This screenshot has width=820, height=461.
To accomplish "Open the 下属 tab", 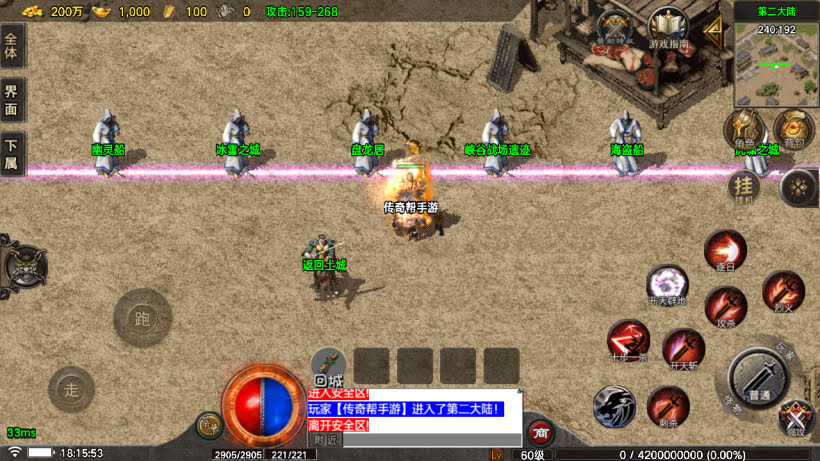I will coord(12,154).
